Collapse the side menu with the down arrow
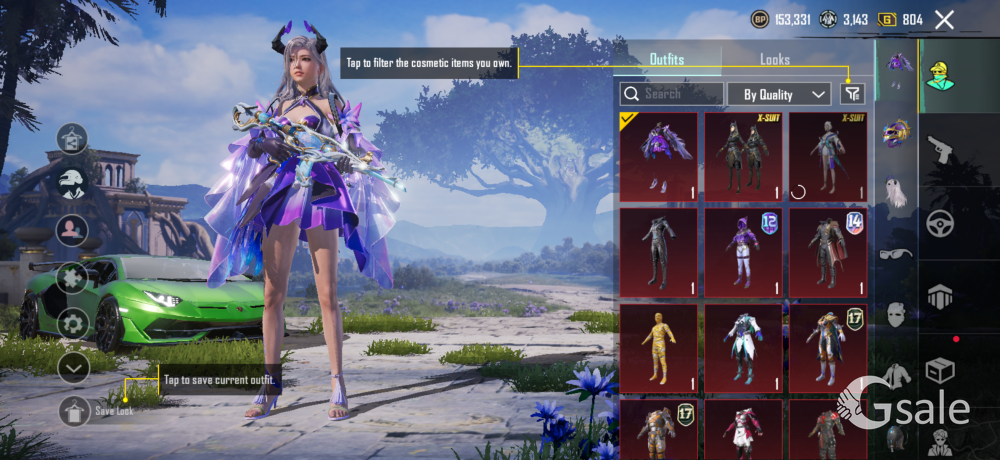Screen dimensions: 1000x460 coord(73,368)
